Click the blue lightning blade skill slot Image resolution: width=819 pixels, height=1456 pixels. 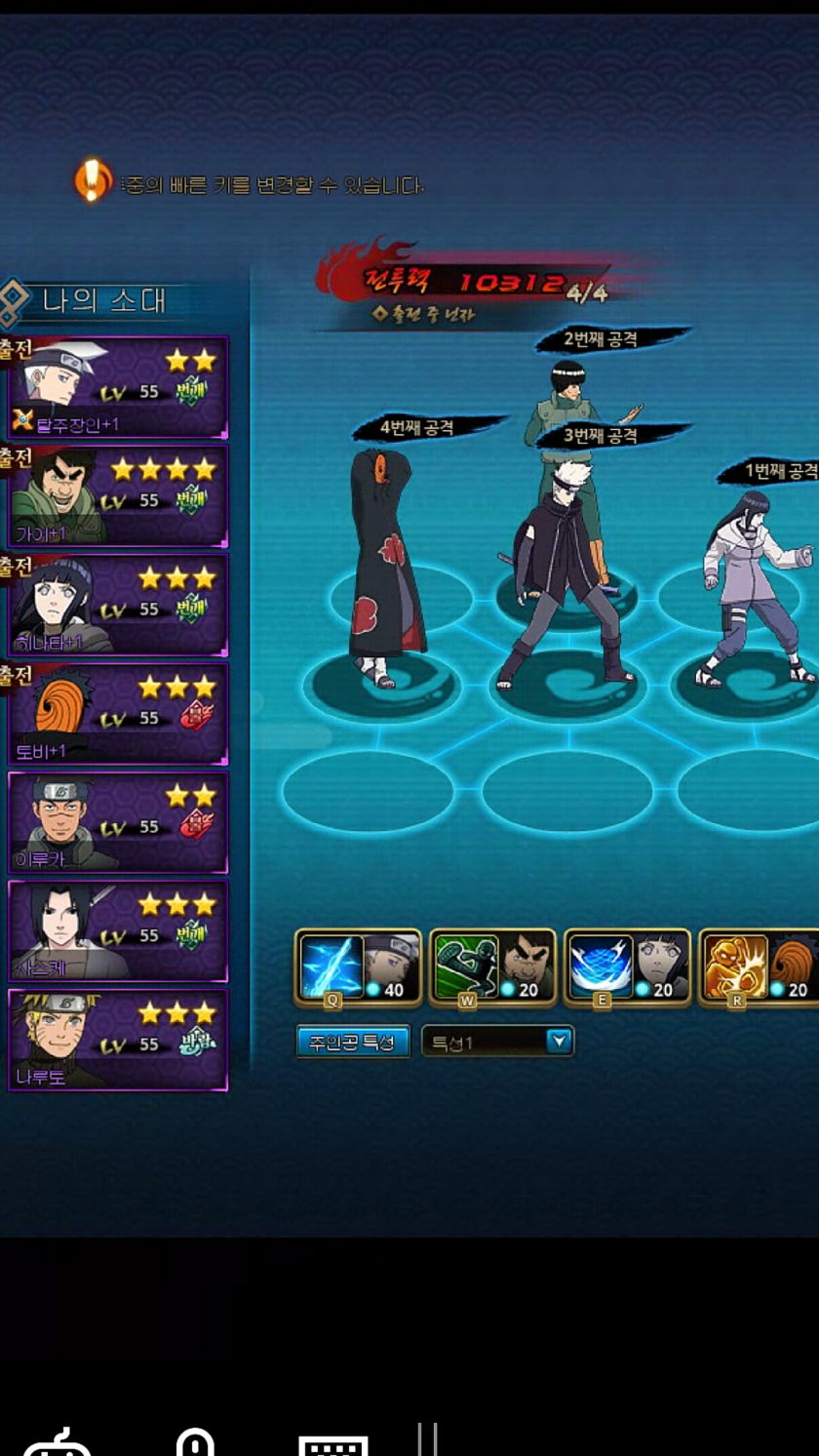[331, 965]
